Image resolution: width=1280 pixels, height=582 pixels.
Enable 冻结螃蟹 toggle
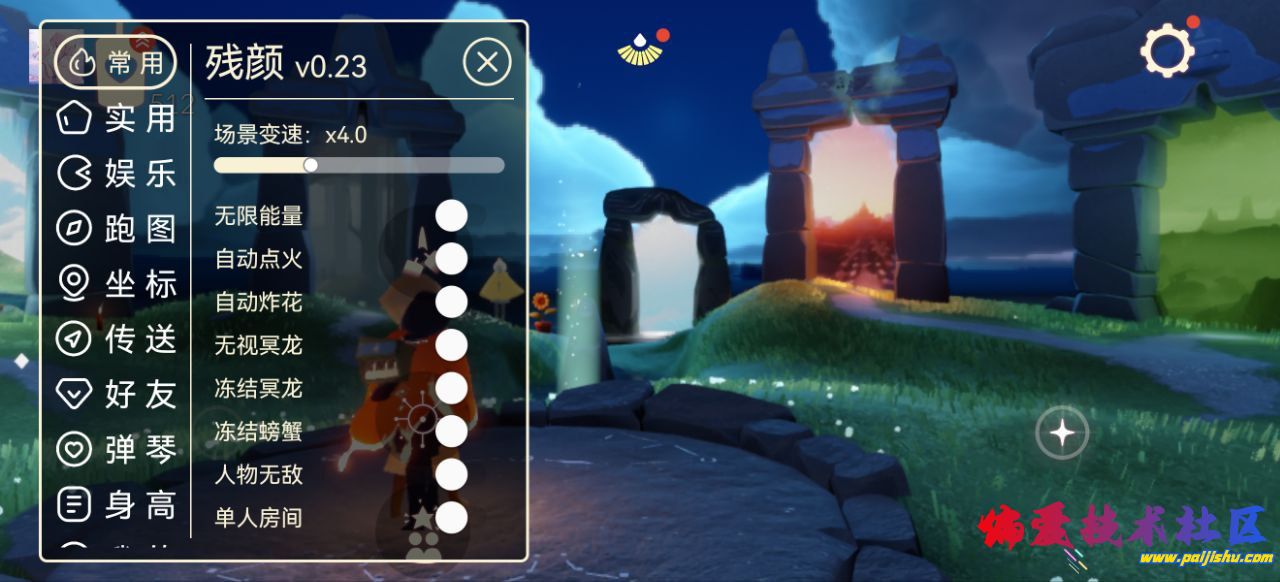[452, 431]
